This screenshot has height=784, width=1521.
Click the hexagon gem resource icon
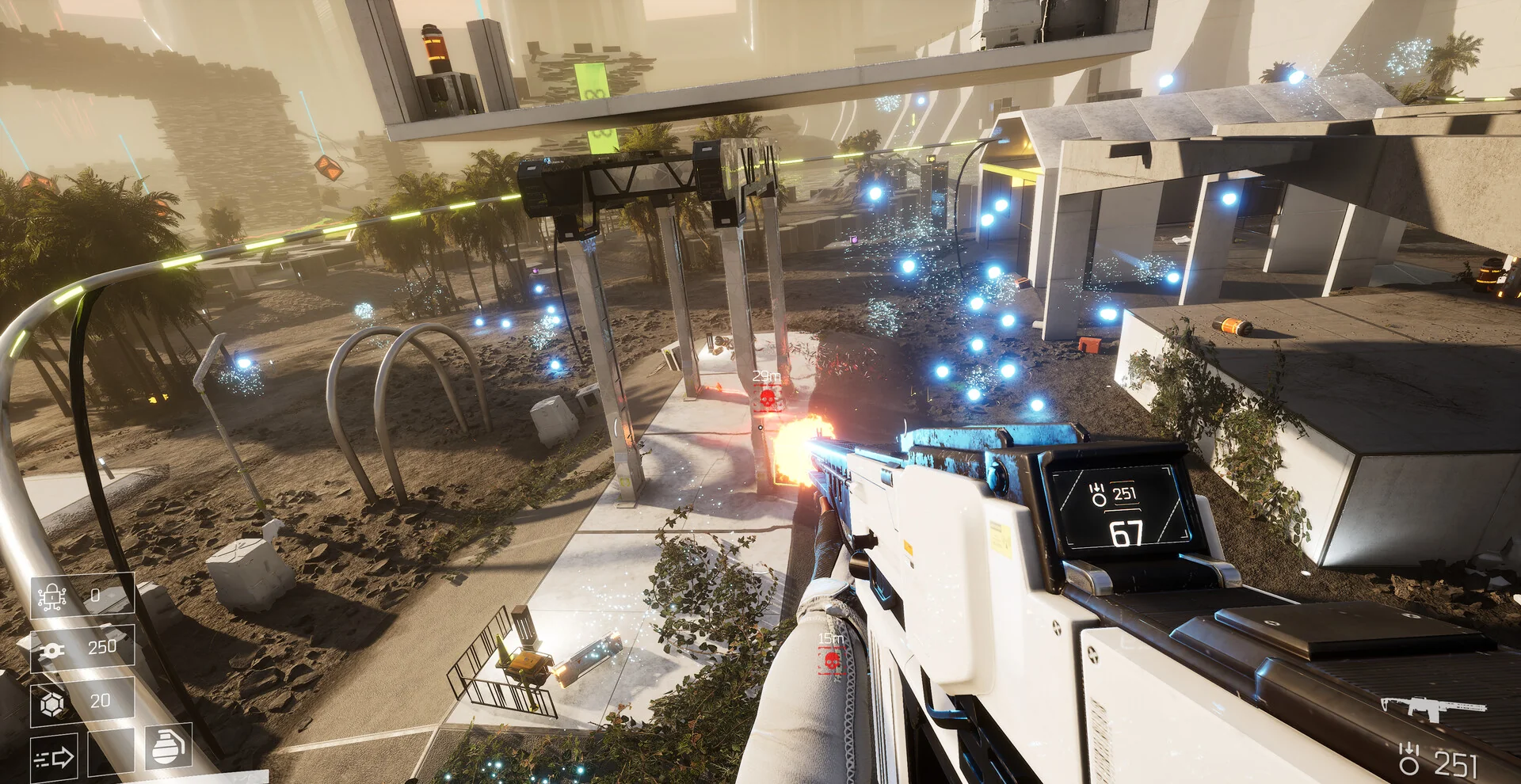pyautogui.click(x=52, y=702)
